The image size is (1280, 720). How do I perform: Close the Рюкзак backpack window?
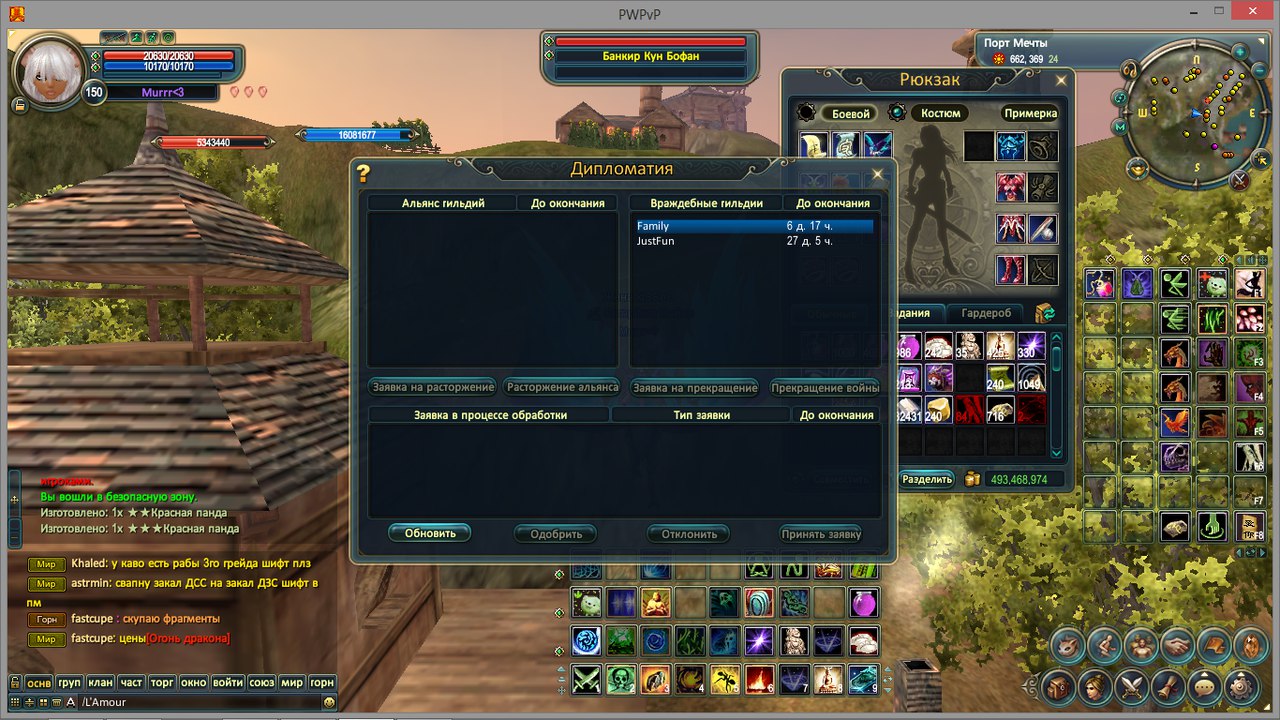[x=1061, y=80]
